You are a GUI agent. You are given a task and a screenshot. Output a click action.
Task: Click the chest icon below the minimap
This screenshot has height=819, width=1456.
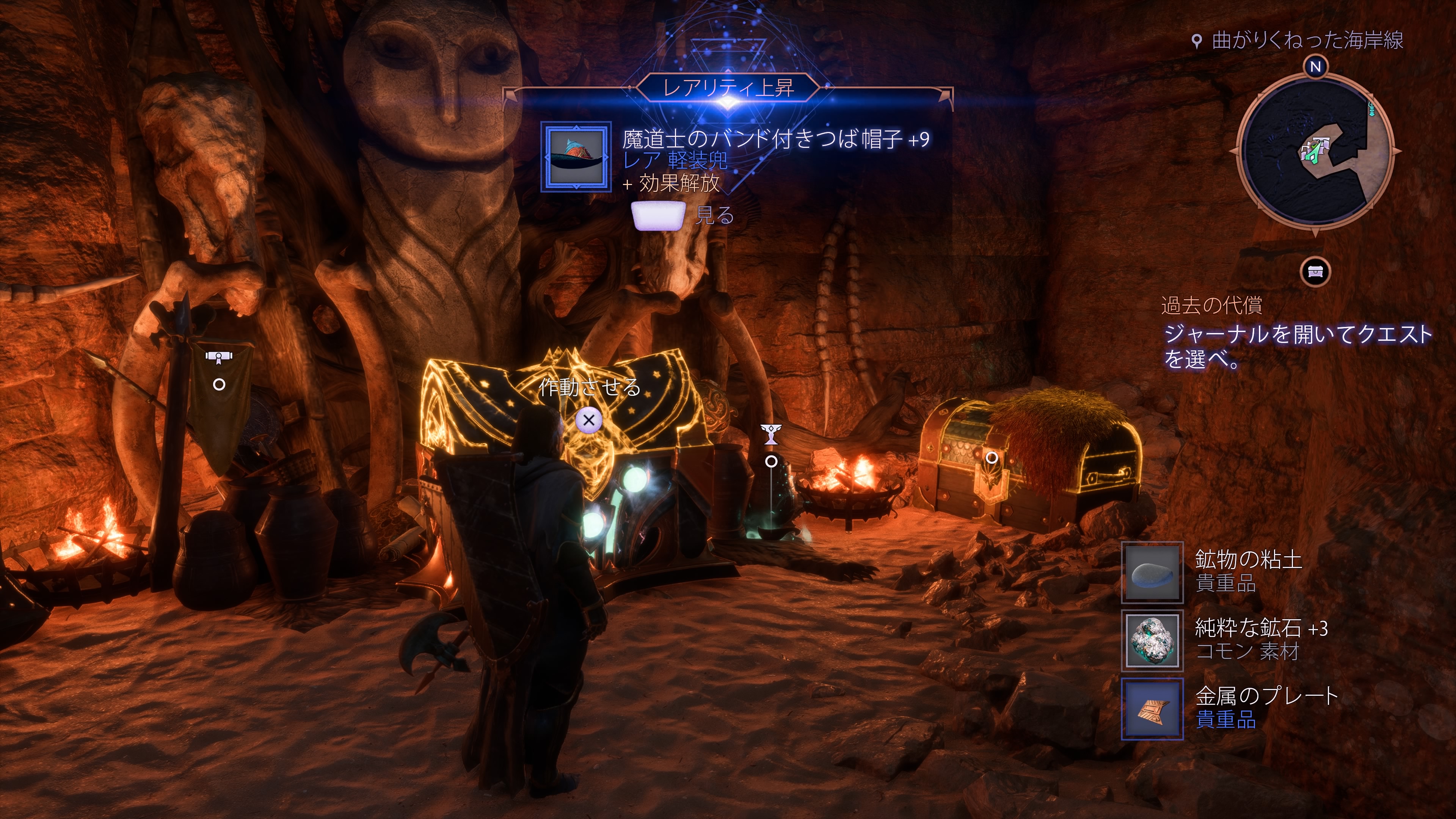pyautogui.click(x=1315, y=273)
